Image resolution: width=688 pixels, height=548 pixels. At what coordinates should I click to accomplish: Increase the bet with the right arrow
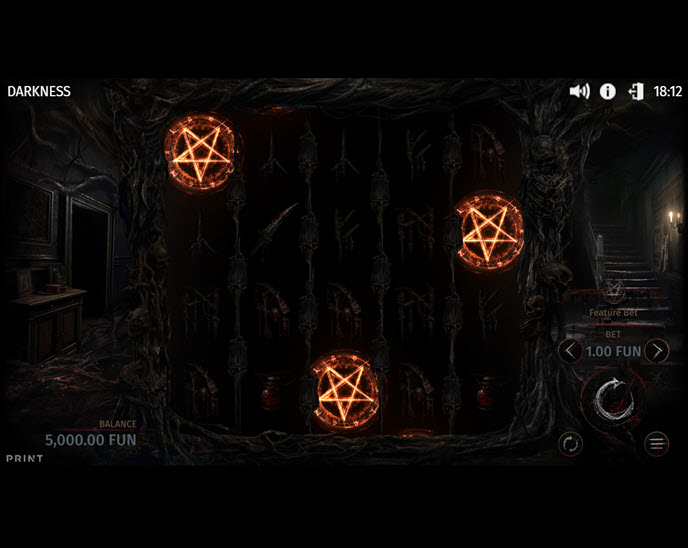coord(656,351)
